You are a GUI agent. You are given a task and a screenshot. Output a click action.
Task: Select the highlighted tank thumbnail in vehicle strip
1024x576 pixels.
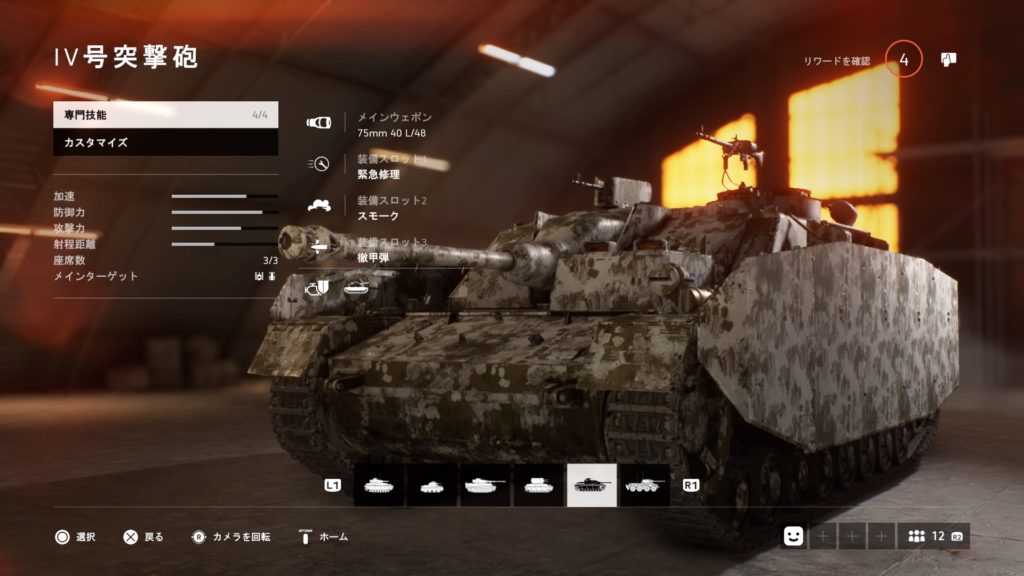click(x=592, y=485)
